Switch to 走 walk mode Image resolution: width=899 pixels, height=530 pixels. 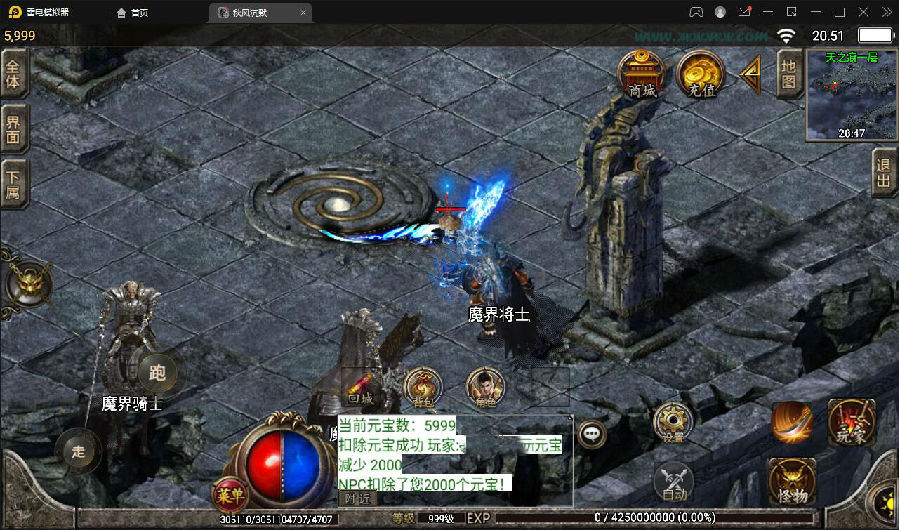pos(78,451)
